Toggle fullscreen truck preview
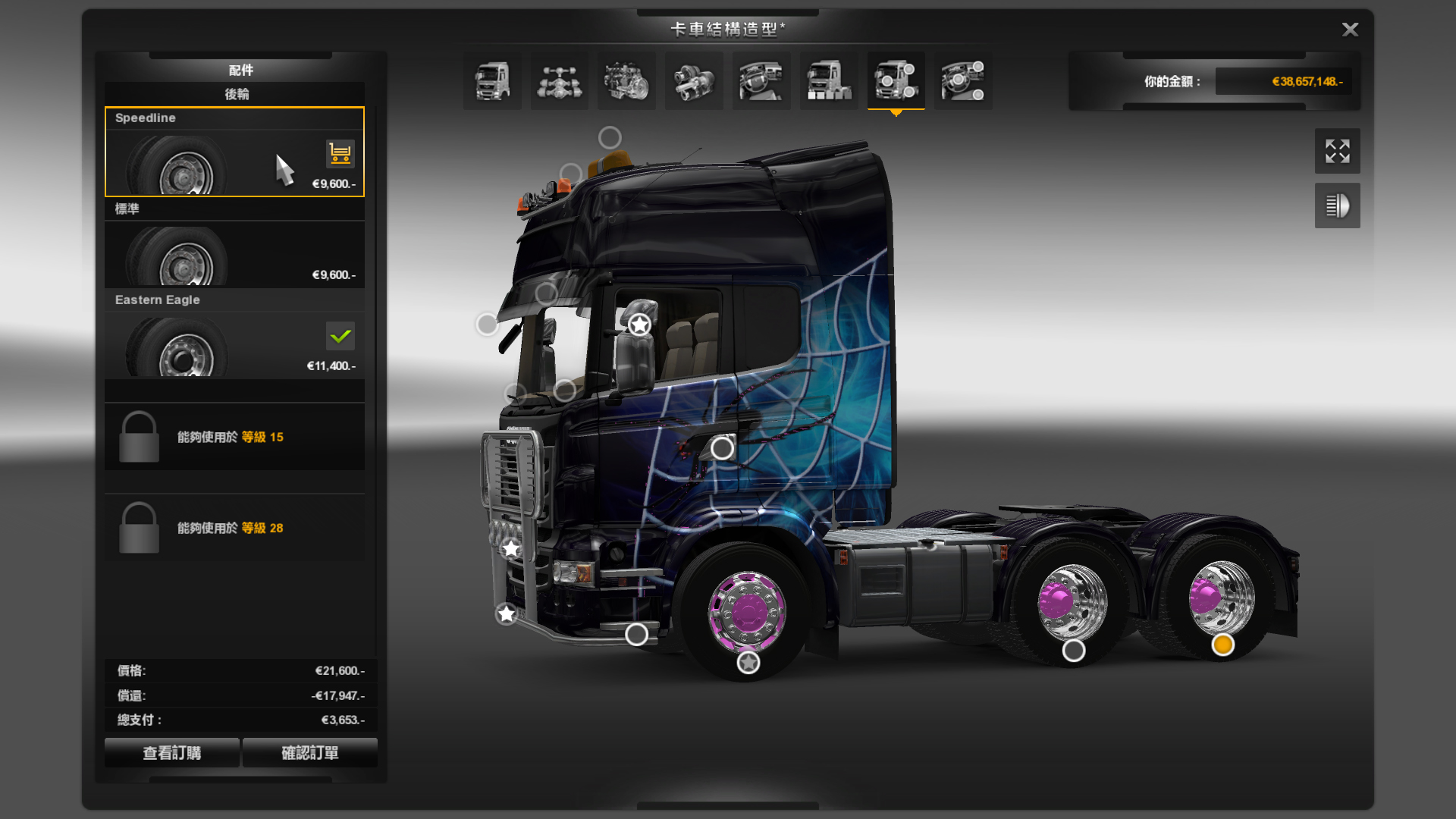 coord(1337,151)
